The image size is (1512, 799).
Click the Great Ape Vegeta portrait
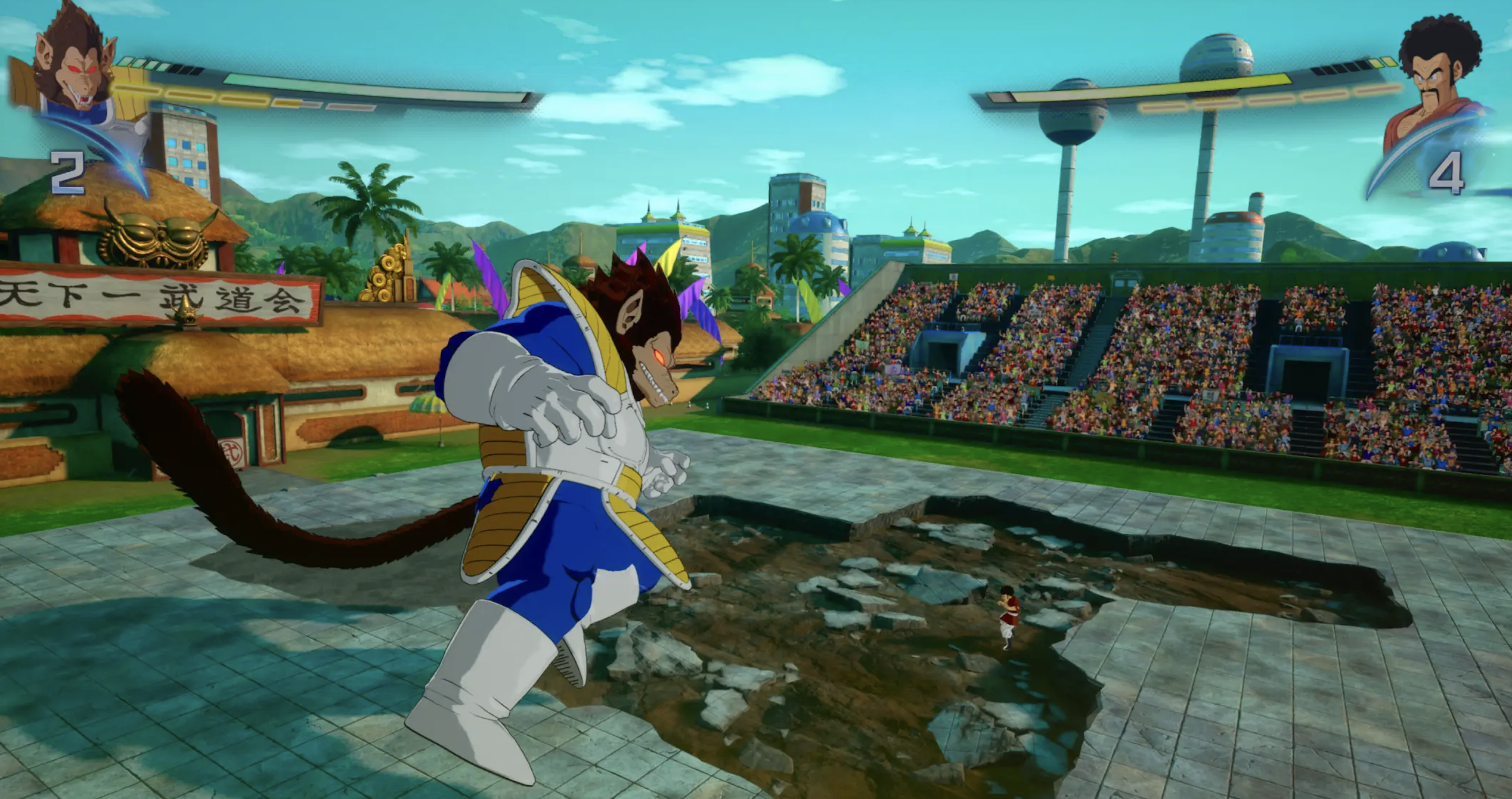(x=75, y=66)
